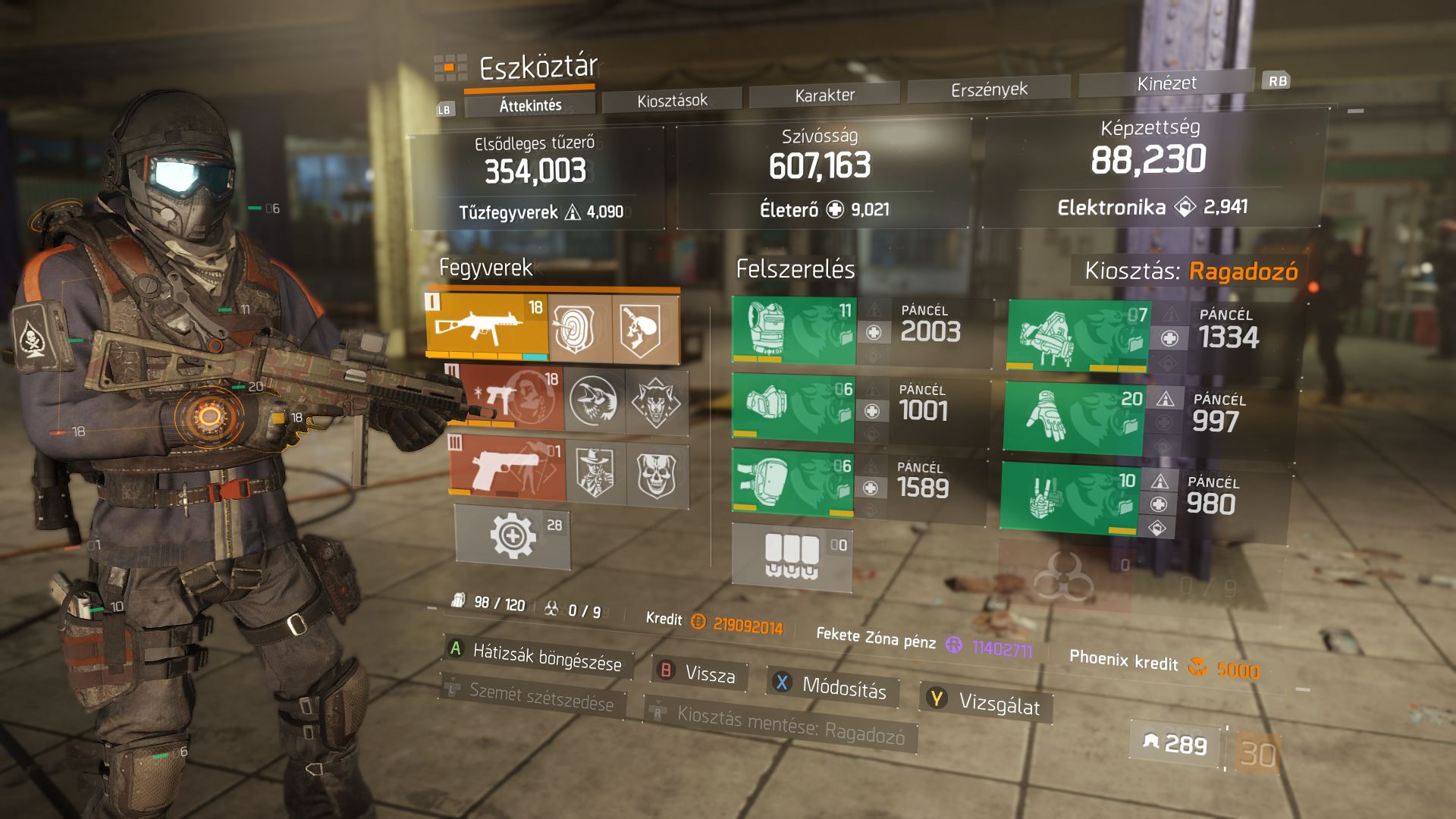The width and height of the screenshot is (1456, 819).
Task: Open the weapon mods gear slot
Action: (513, 536)
